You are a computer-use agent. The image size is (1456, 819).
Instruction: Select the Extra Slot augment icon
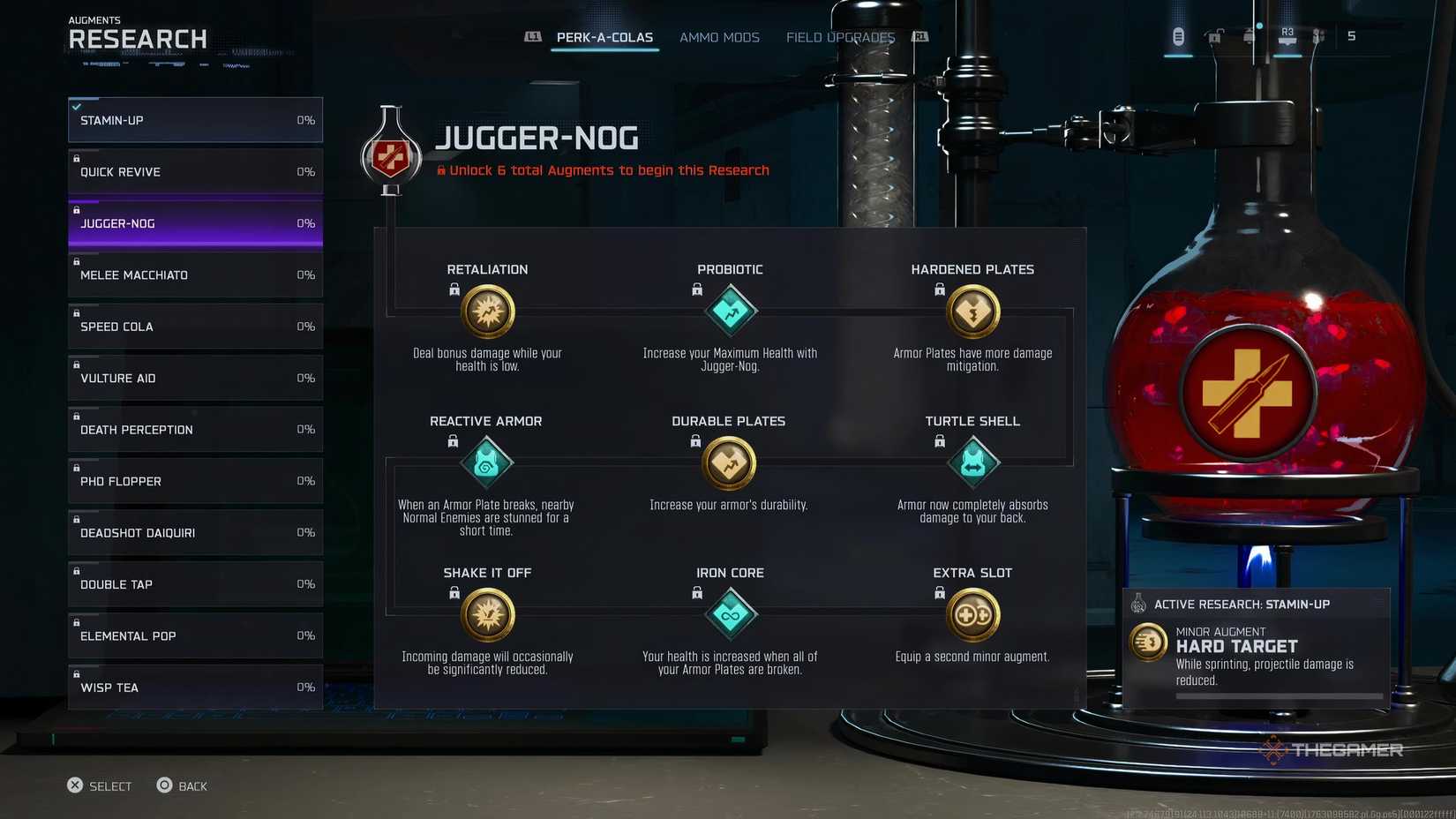pyautogui.click(x=972, y=614)
